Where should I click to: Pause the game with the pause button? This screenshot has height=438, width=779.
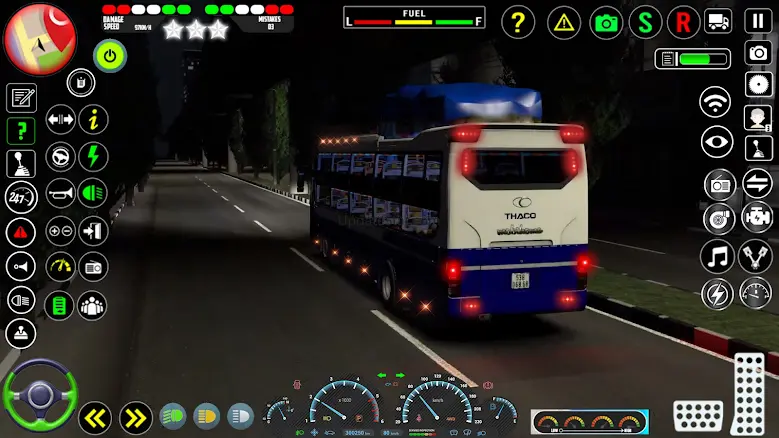pyautogui.click(x=759, y=21)
